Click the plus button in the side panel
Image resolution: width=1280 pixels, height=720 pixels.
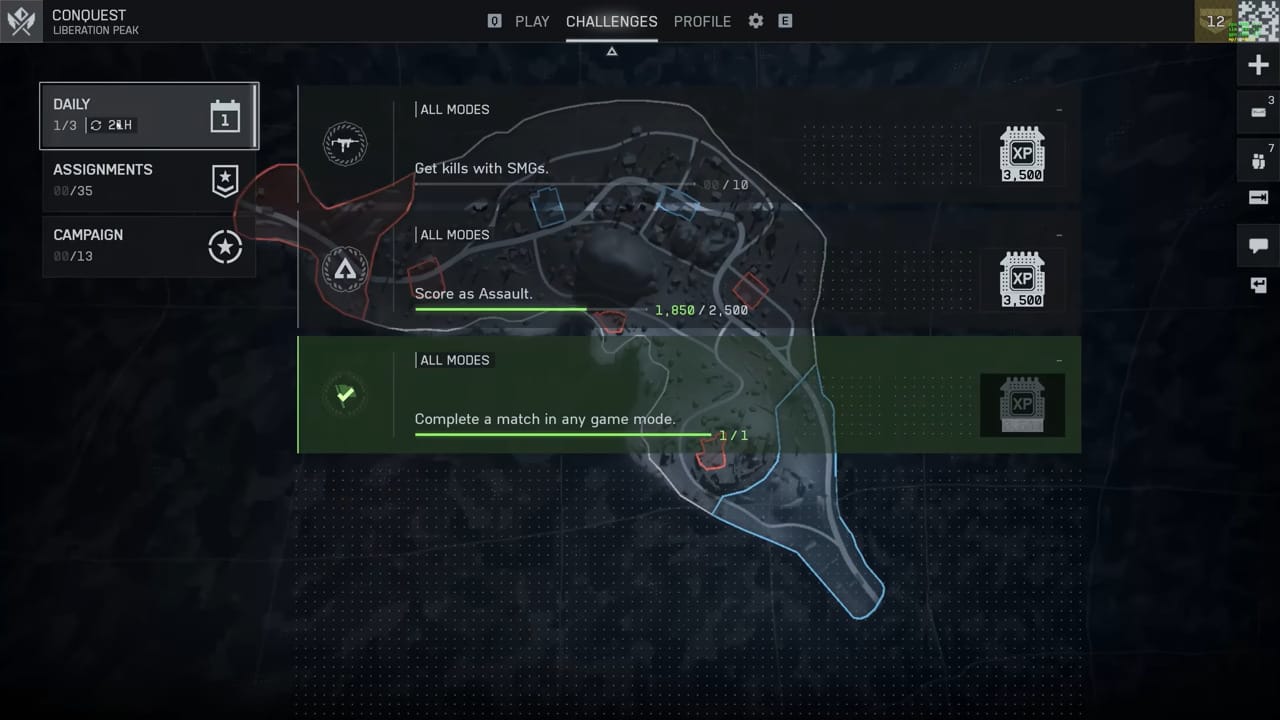(x=1258, y=65)
